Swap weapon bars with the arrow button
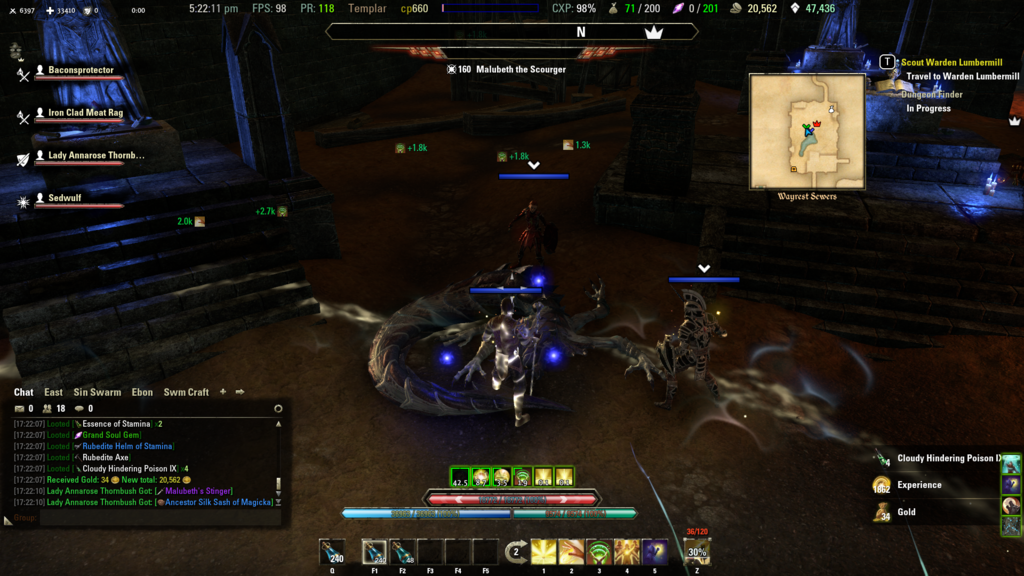 click(x=516, y=551)
